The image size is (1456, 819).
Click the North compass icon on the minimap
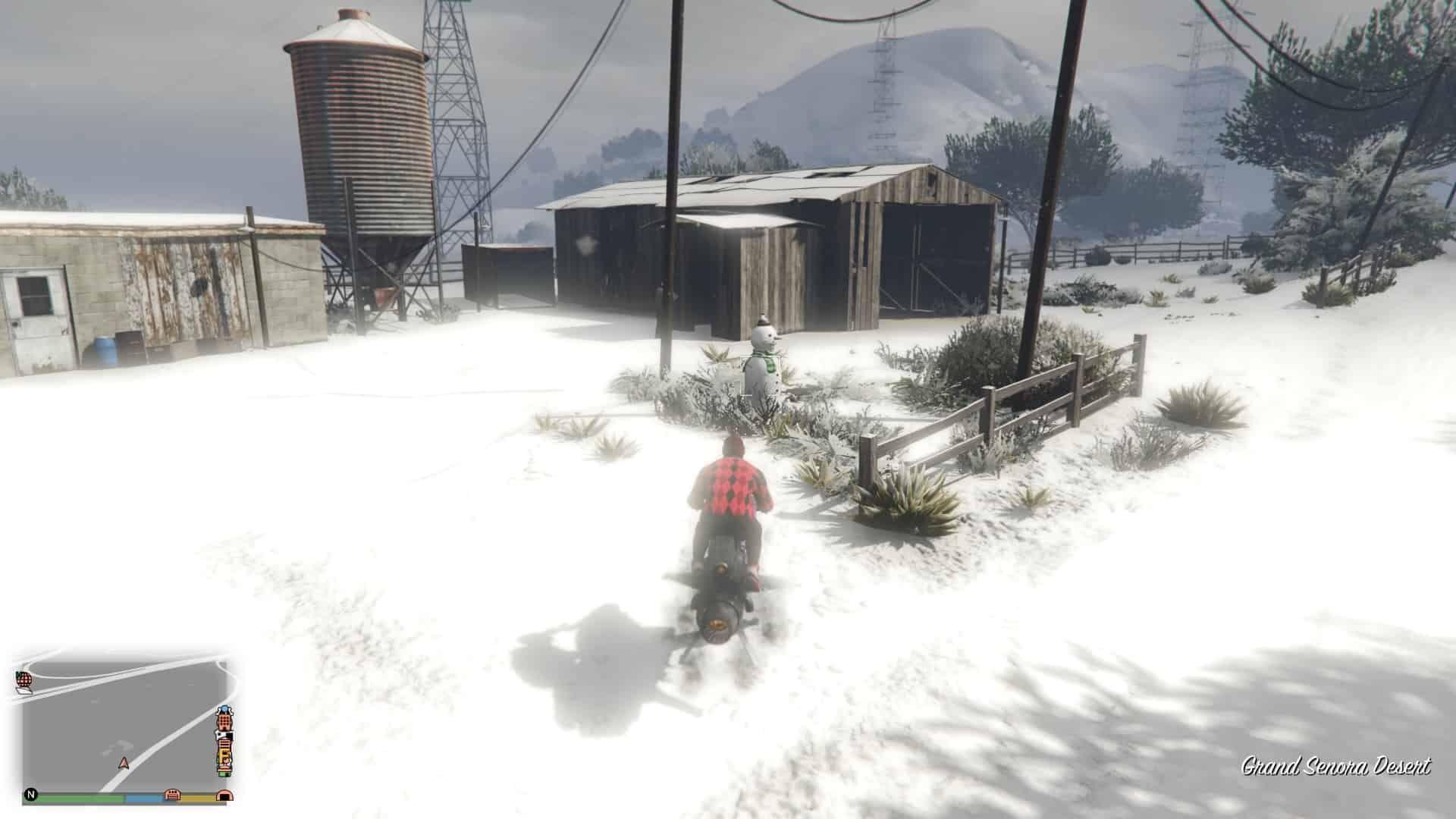click(32, 794)
